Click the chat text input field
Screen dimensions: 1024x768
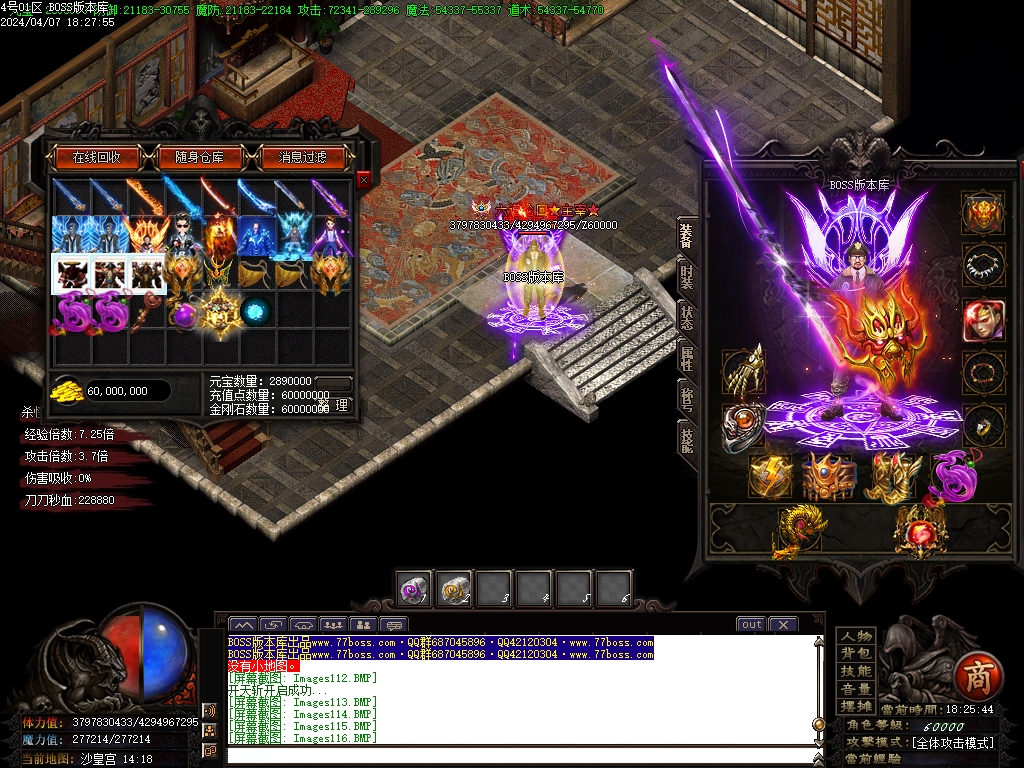click(520, 755)
